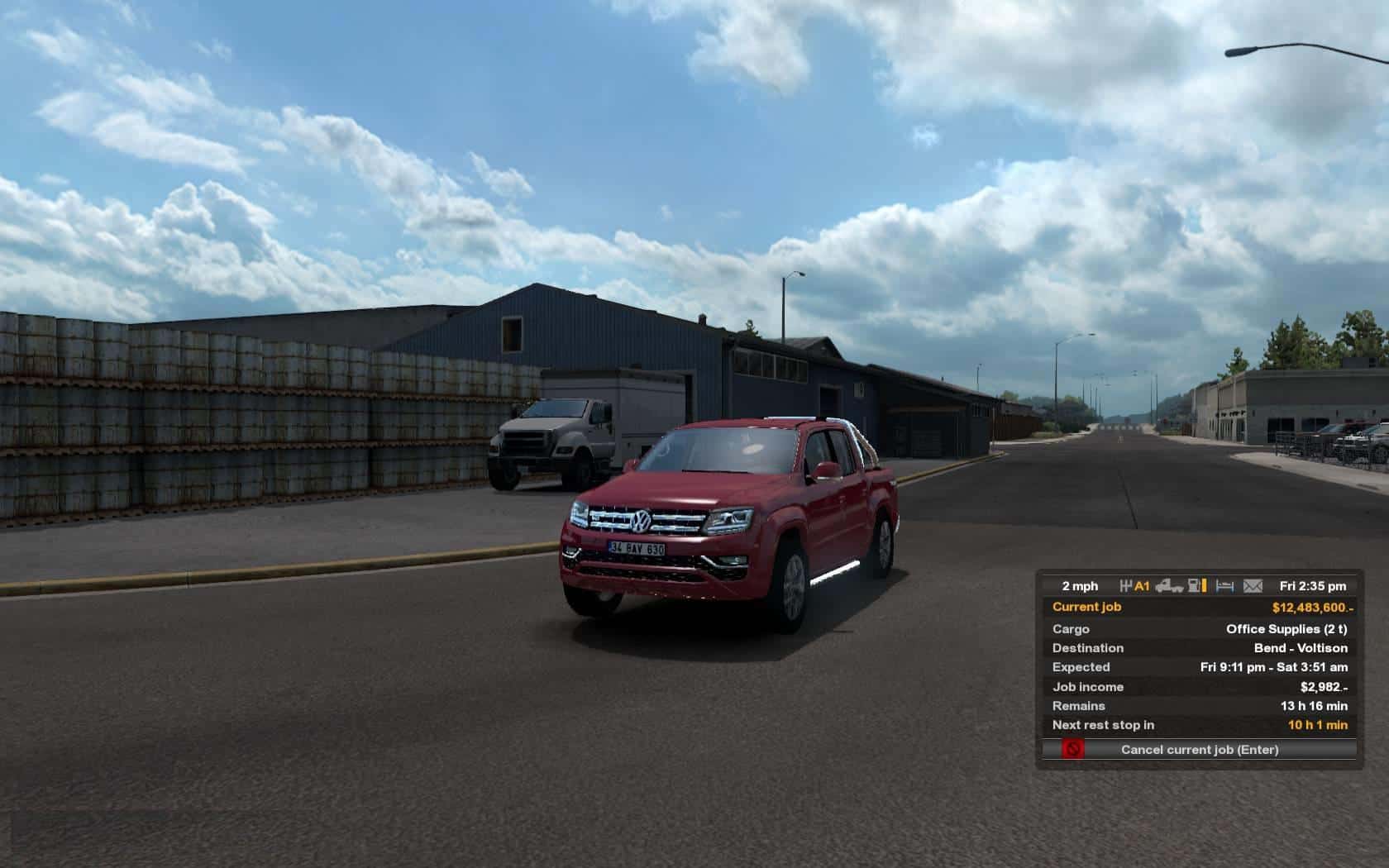
Task: Select the Current job header row
Action: (x=1199, y=607)
